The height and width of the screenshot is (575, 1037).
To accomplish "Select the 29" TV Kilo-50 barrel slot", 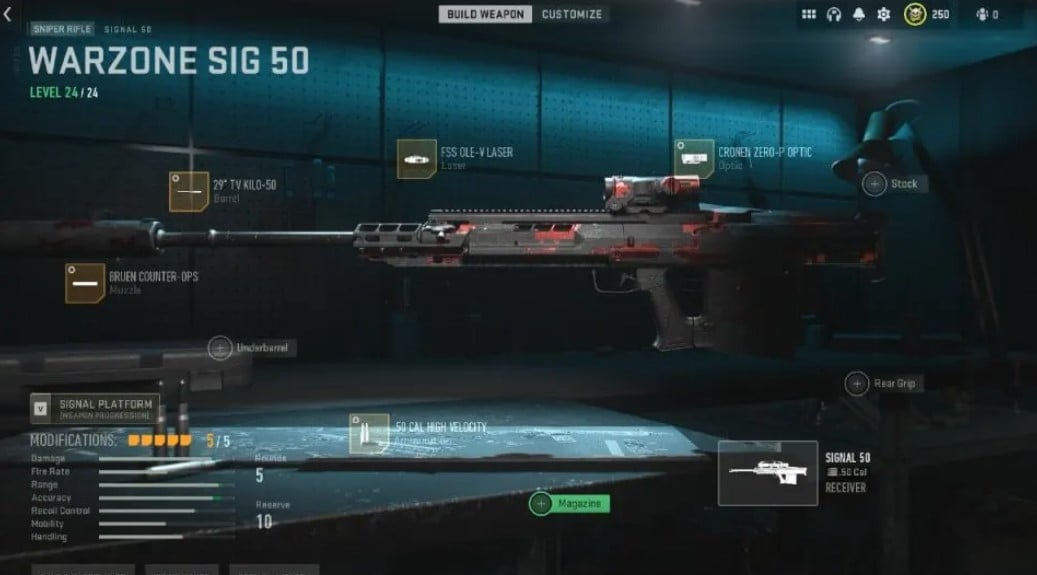I will coord(189,191).
